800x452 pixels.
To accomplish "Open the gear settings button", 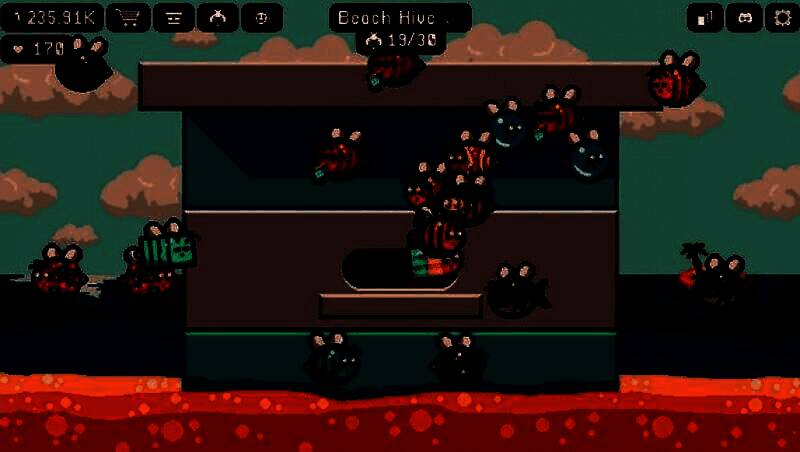I will point(781,17).
